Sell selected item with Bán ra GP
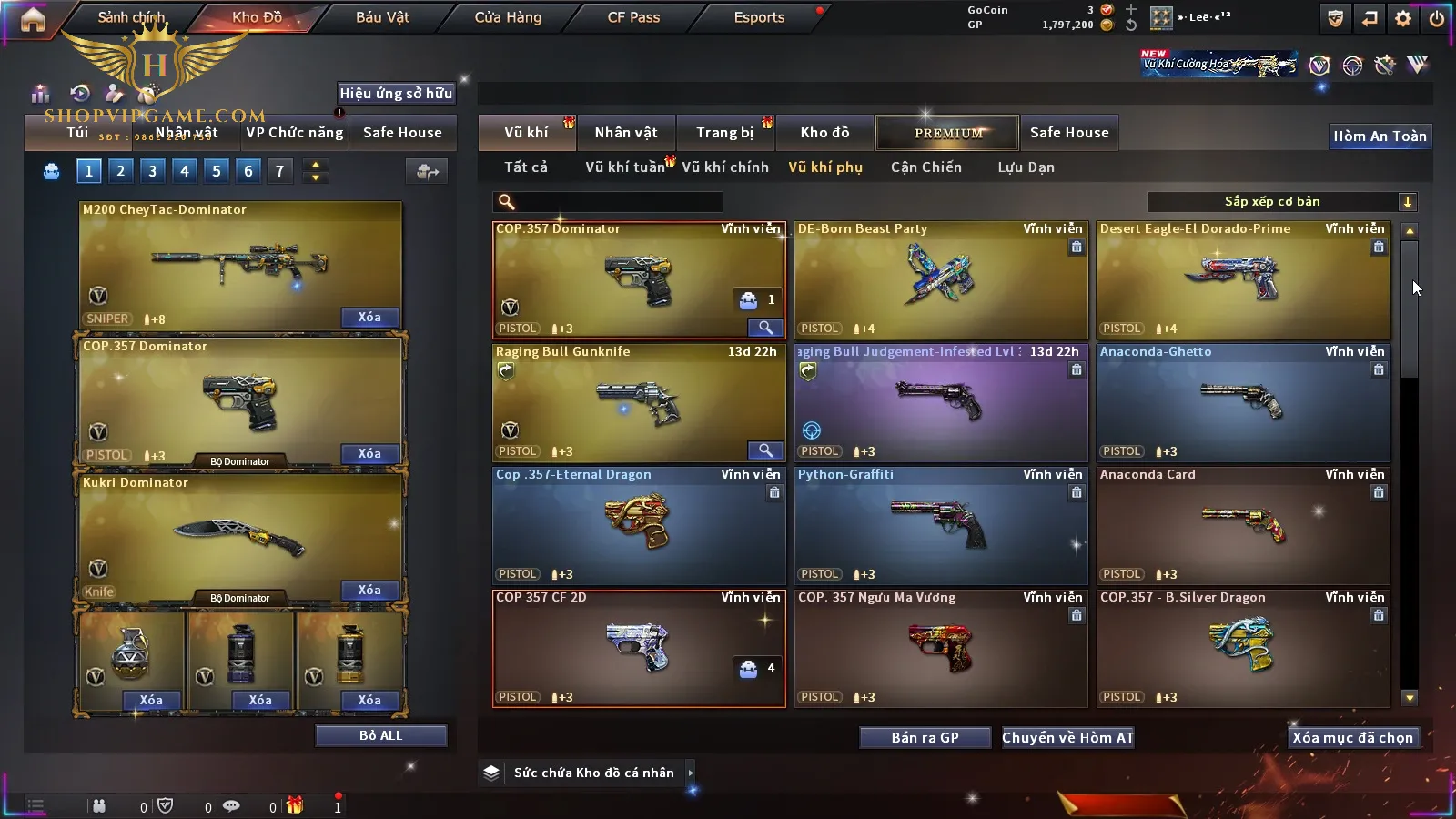 coord(925,738)
